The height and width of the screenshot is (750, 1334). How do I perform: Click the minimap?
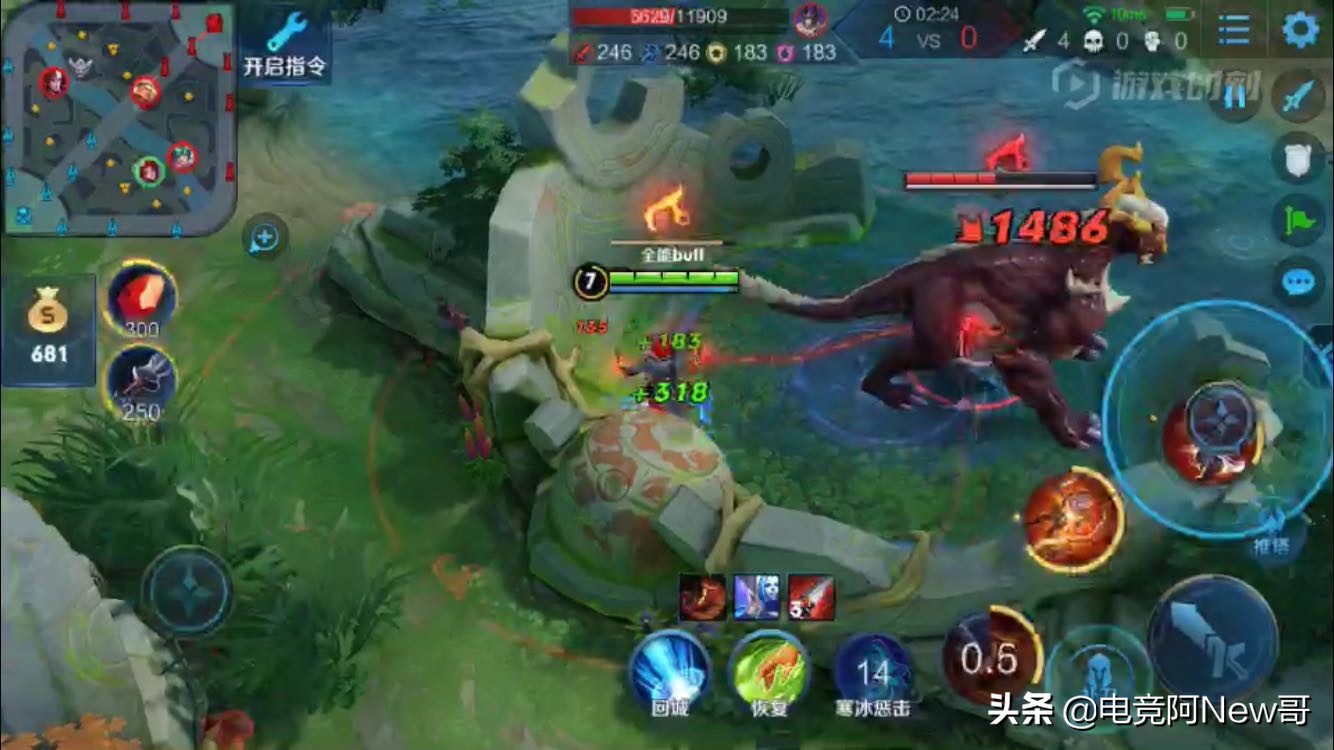tap(118, 118)
